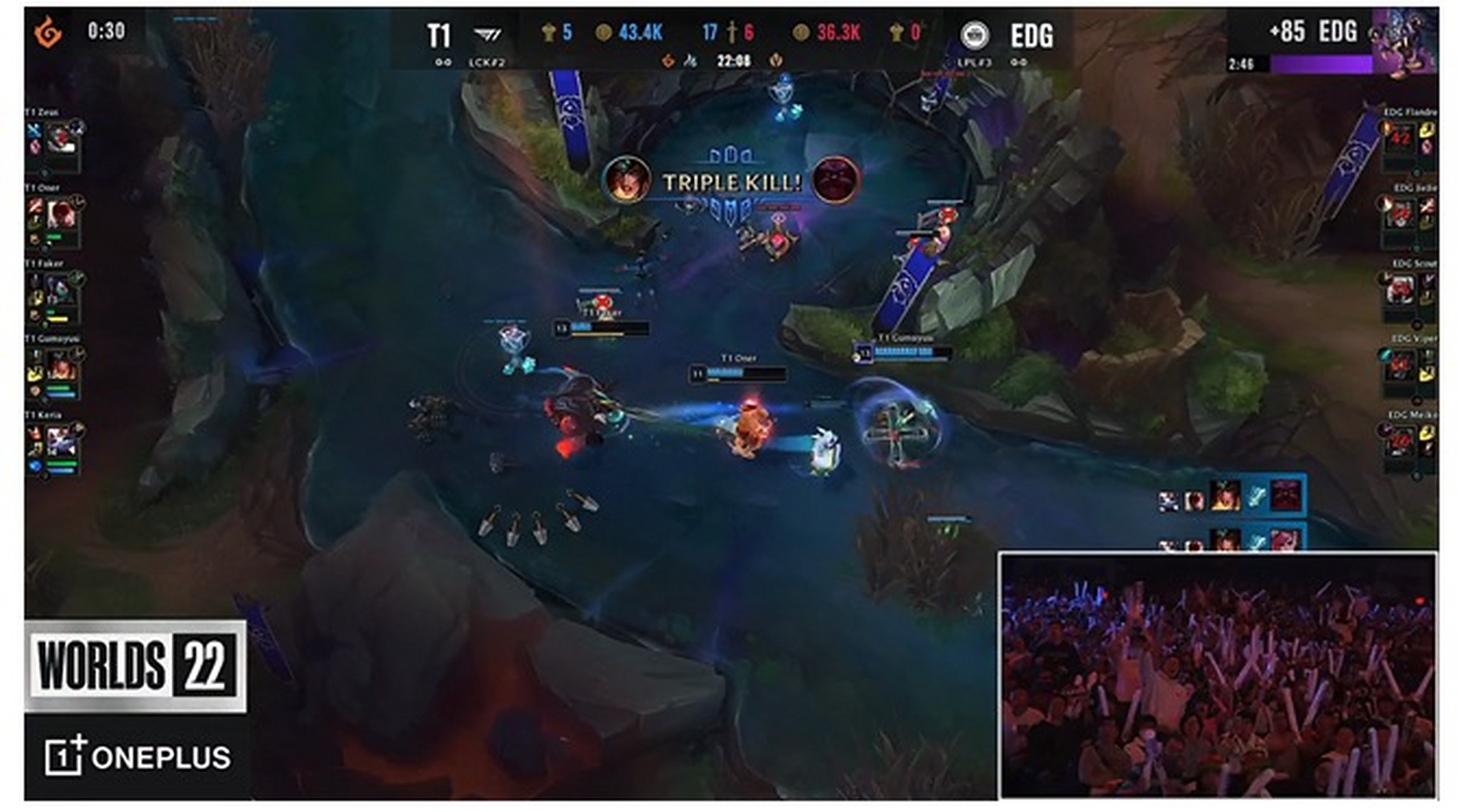The image size is (1457, 812).
Task: Click the T1 team logo on scoreboard
Action: 487,34
